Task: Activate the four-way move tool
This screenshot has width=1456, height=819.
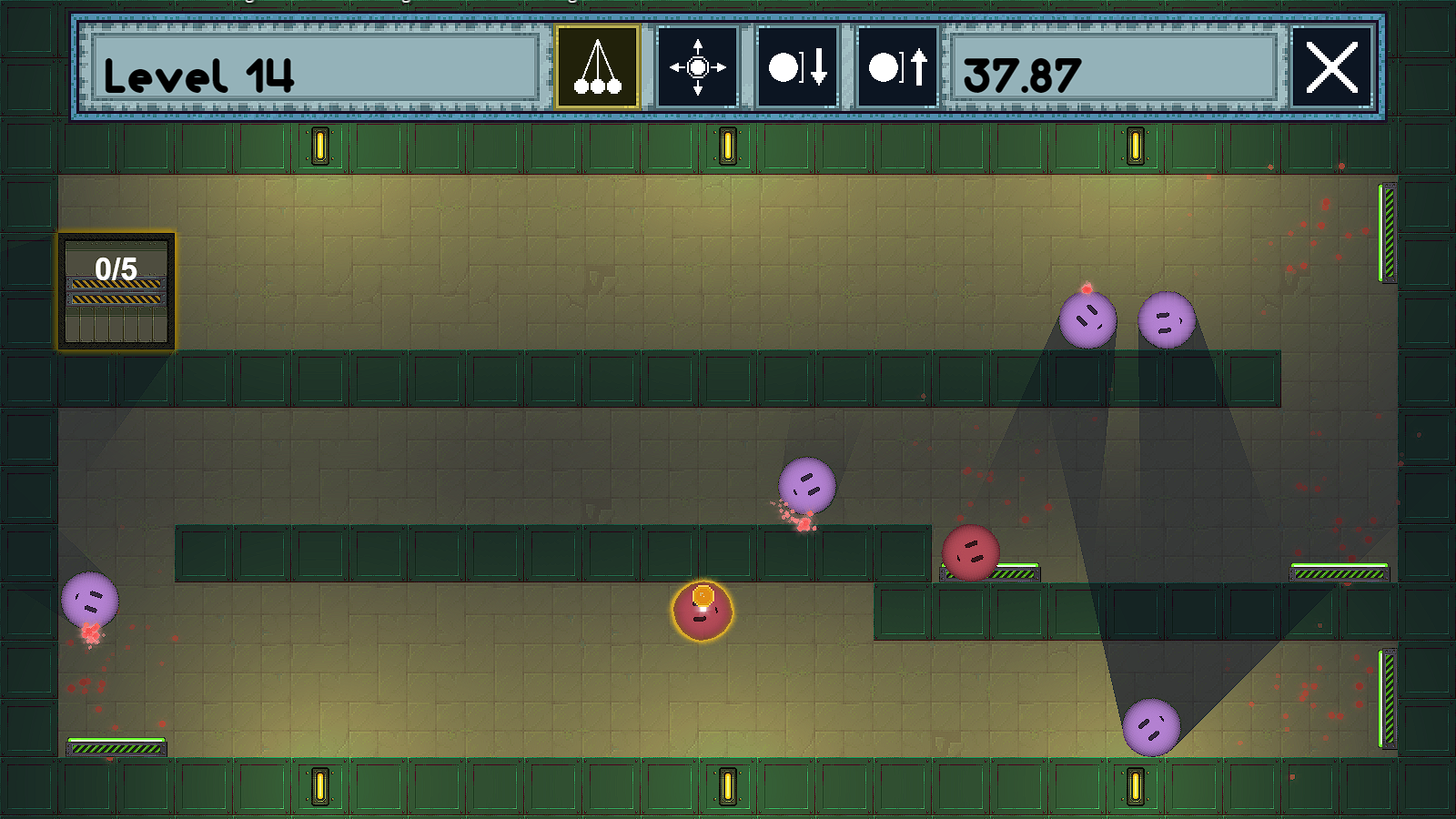Action: 697,67
